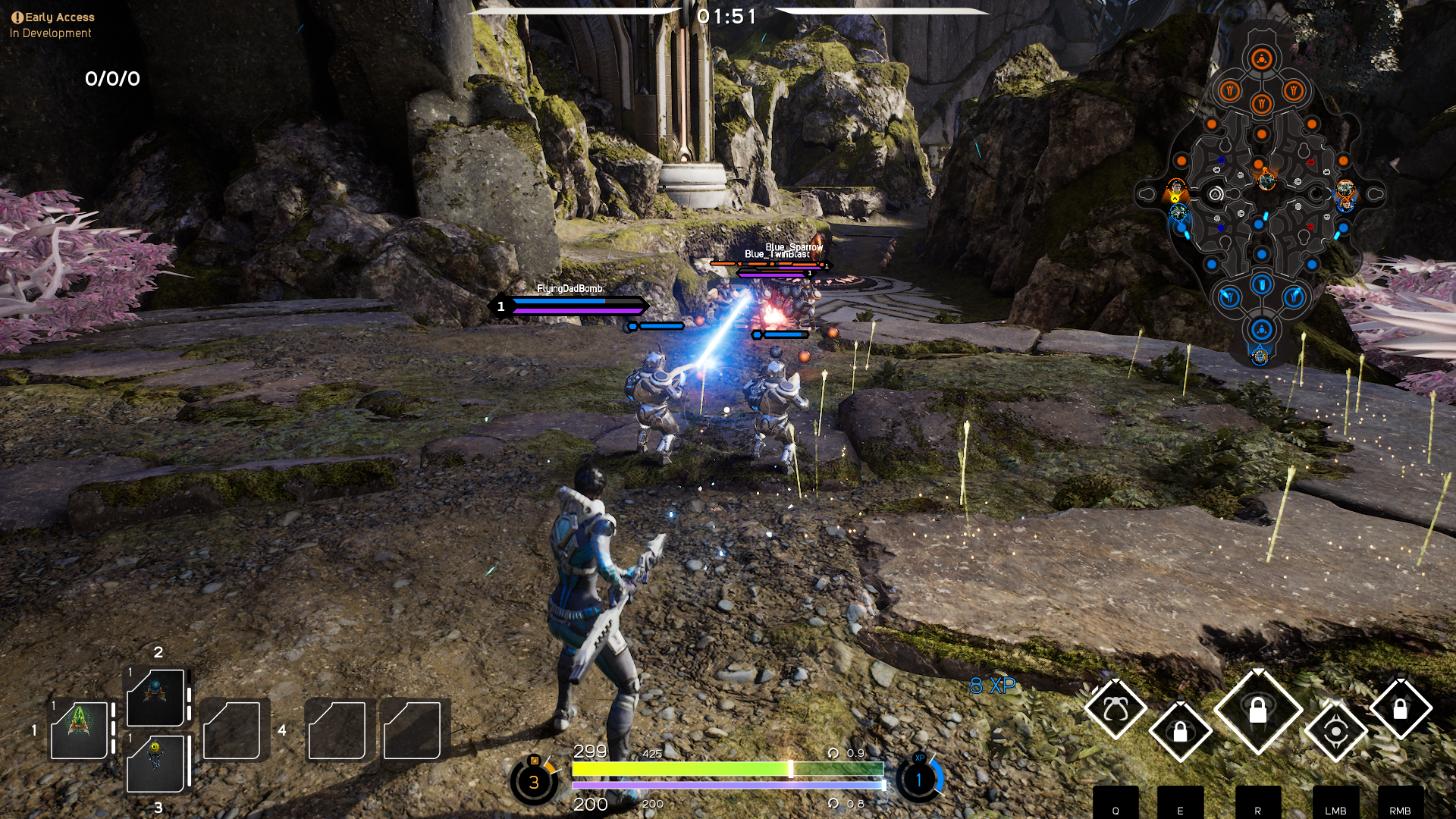Trigger the unlocked Q claw ability

coord(1115,710)
